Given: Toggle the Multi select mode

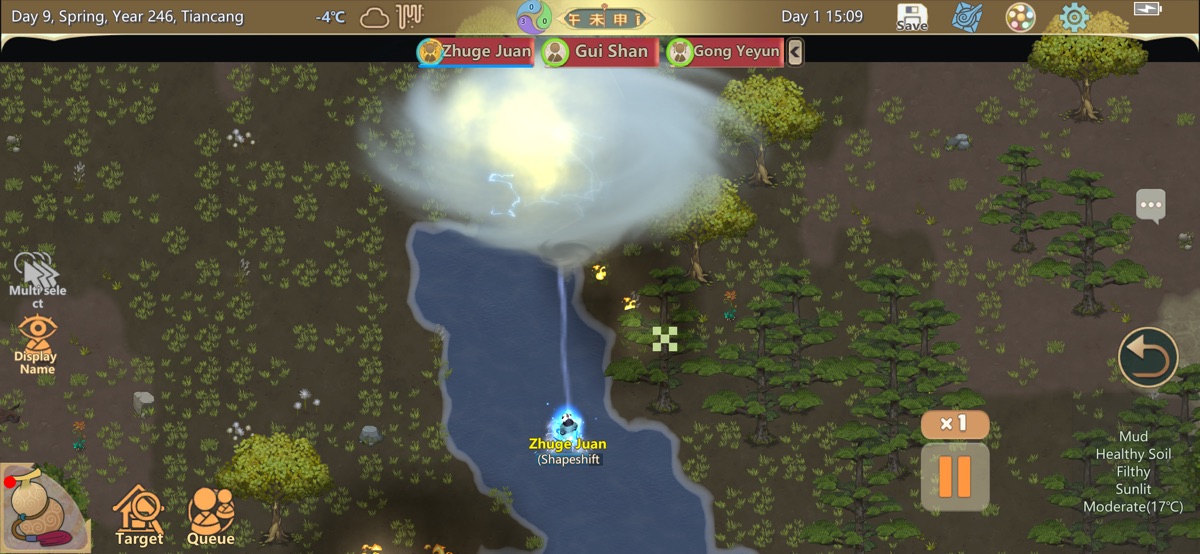Looking at the screenshot, I should (36, 277).
